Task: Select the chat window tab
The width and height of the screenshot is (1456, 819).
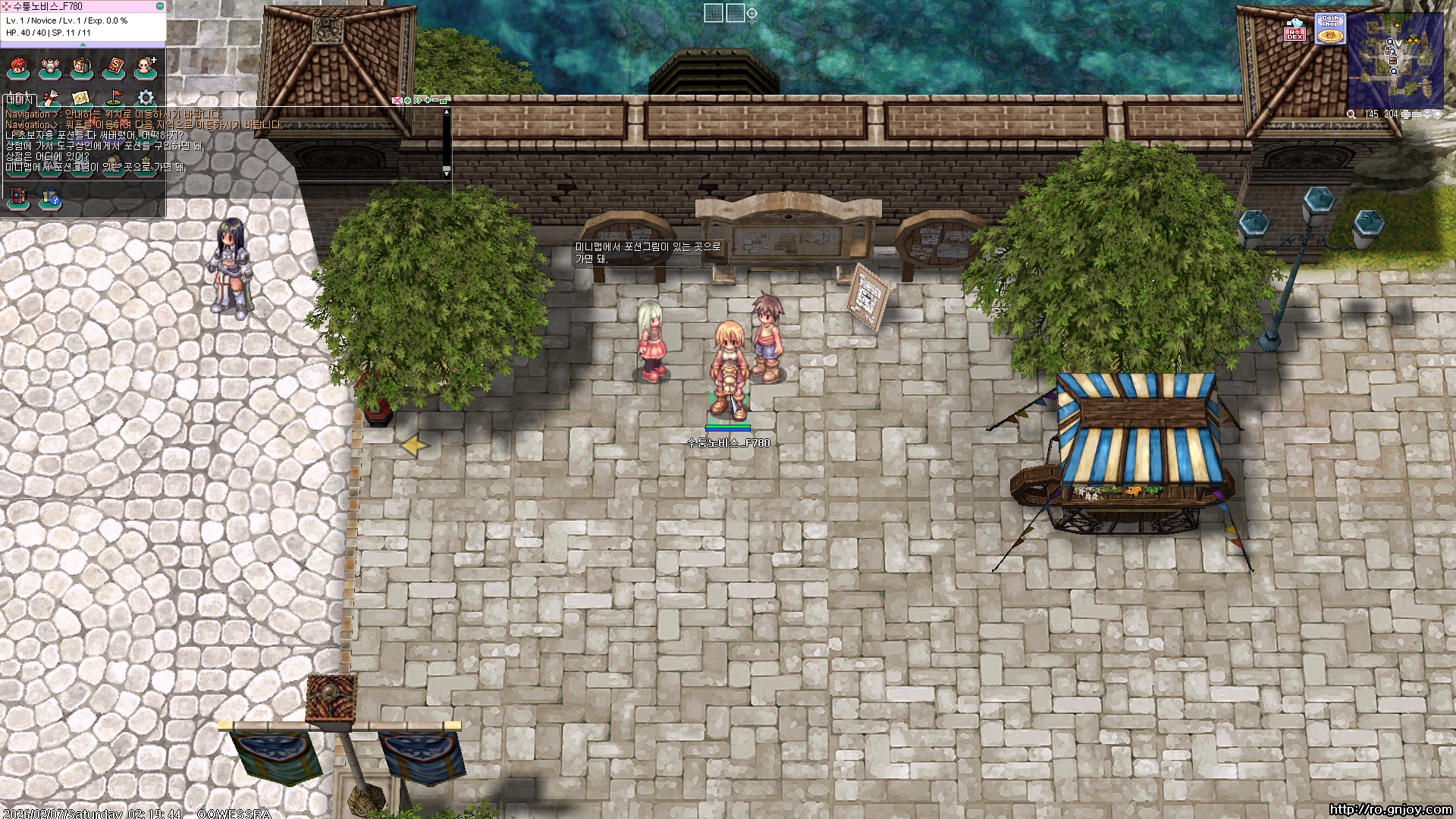Action: pos(19,99)
